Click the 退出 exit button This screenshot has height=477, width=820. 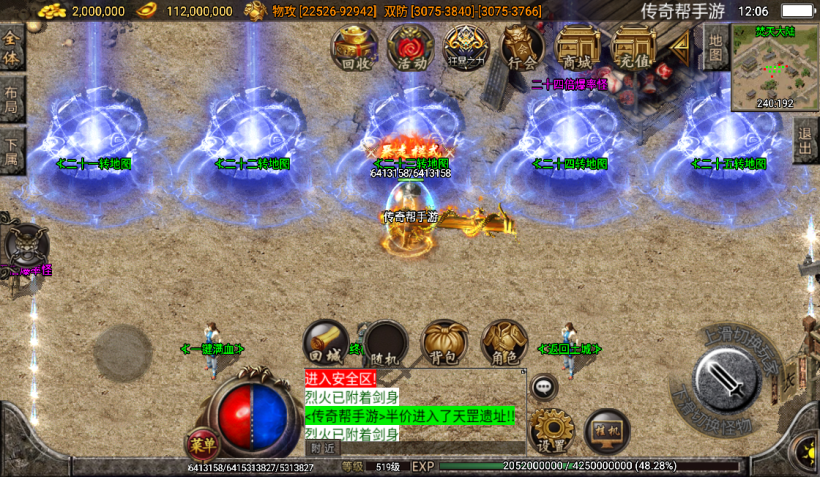806,142
